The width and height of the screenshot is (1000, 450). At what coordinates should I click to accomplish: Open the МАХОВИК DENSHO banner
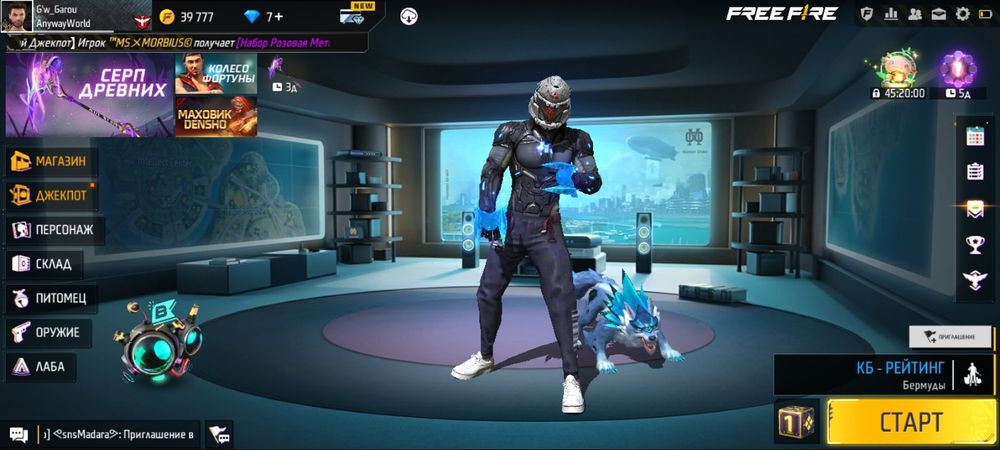[216, 116]
